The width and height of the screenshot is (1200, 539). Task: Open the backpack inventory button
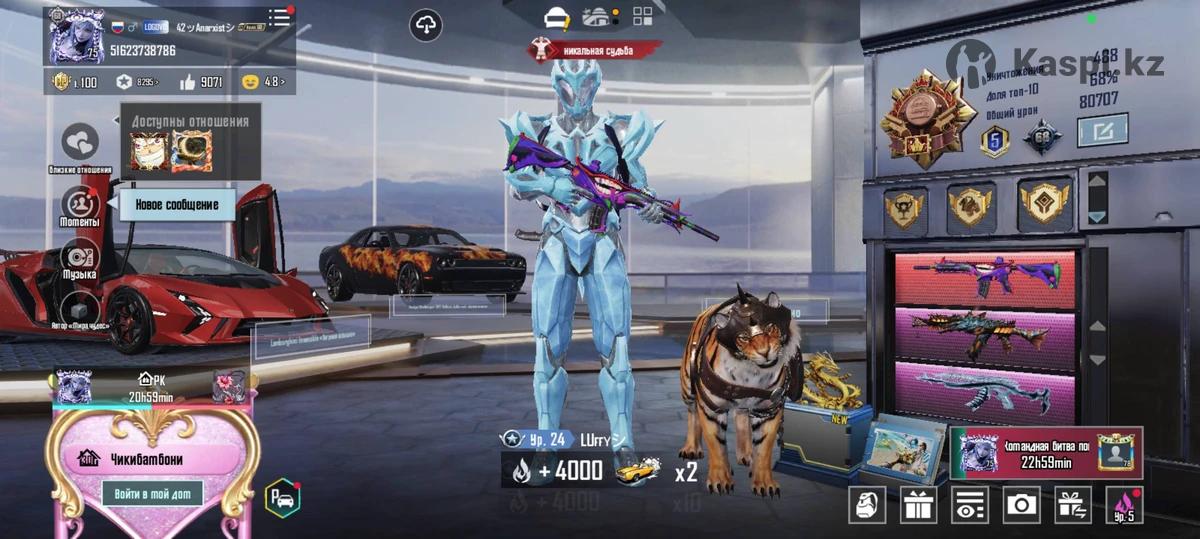pos(866,505)
